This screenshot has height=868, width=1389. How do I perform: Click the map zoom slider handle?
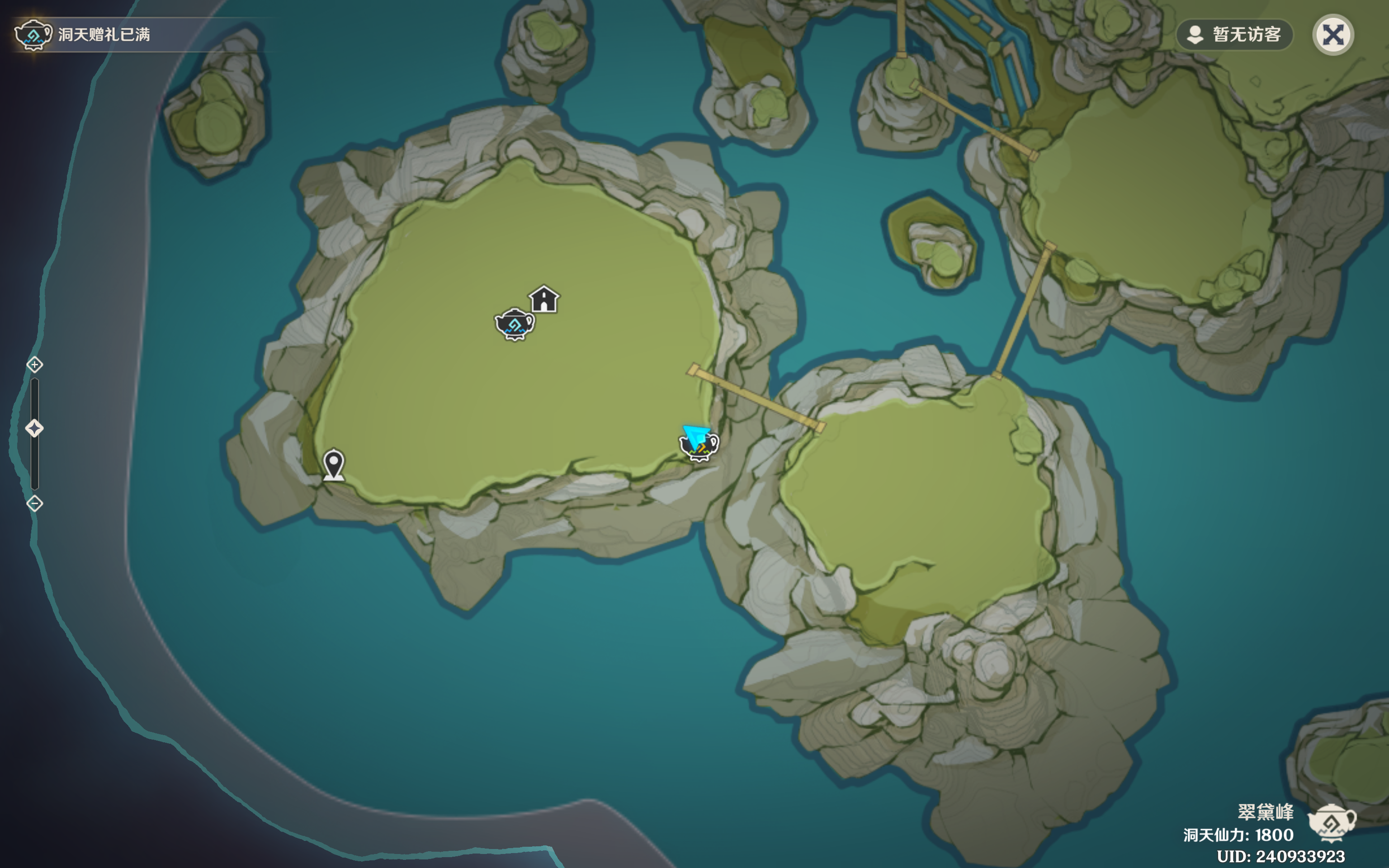coord(34,428)
